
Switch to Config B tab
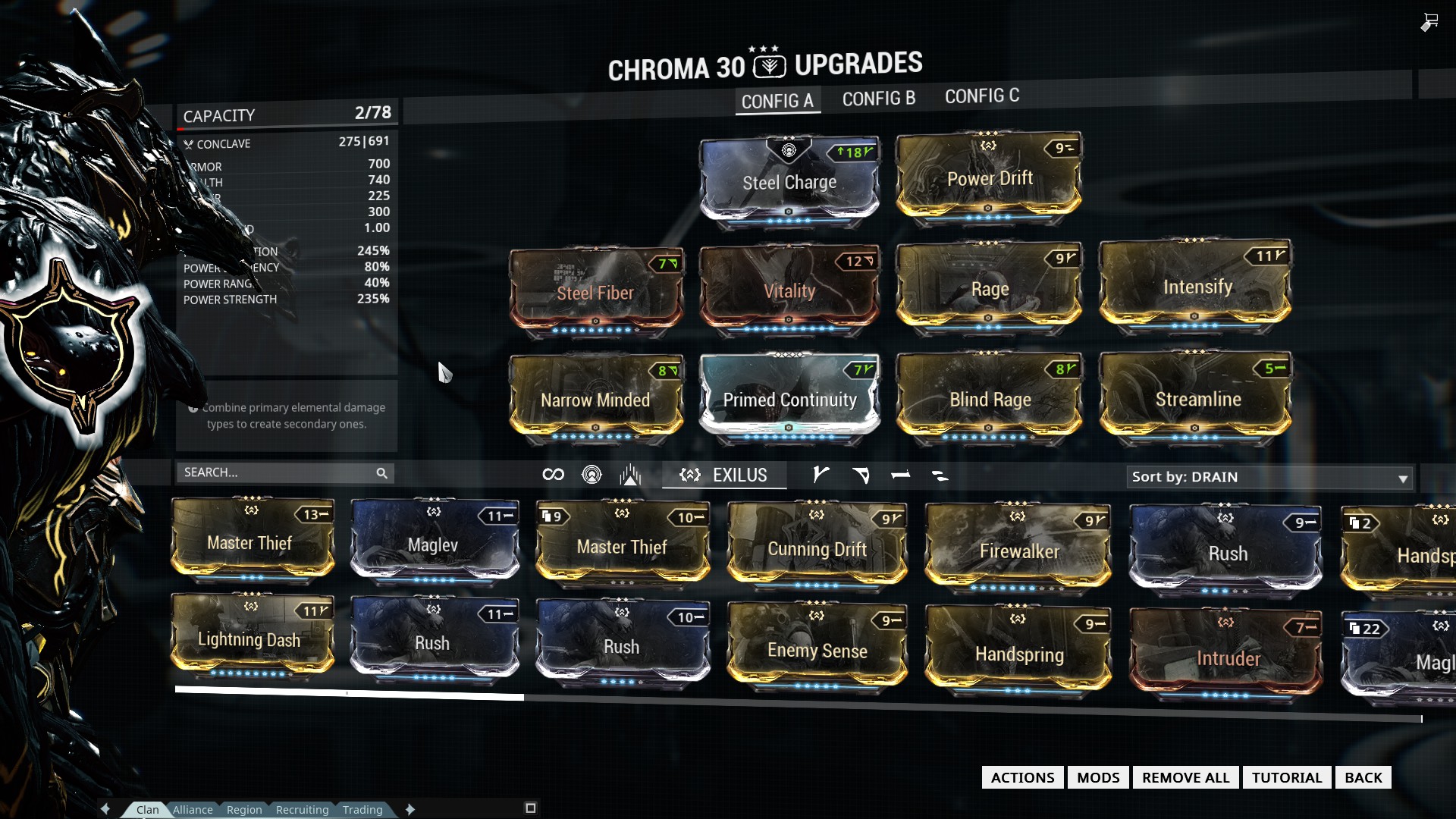(879, 99)
